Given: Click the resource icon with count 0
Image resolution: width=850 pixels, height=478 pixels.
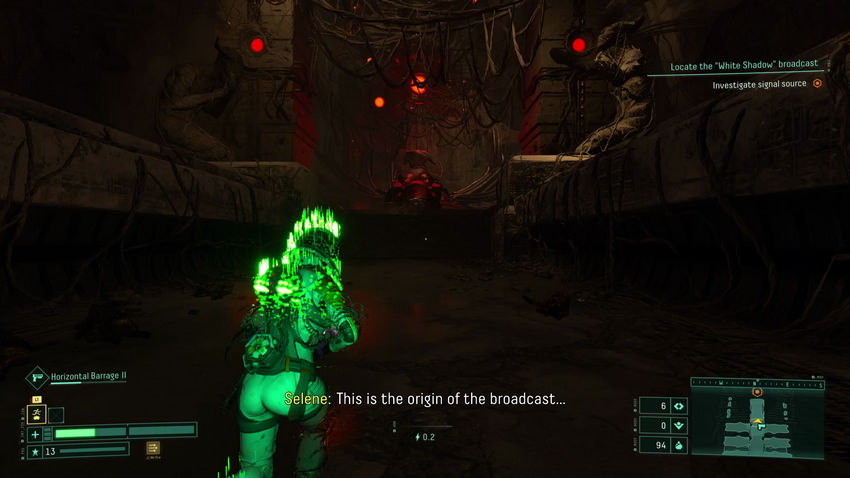Looking at the screenshot, I should tap(679, 426).
